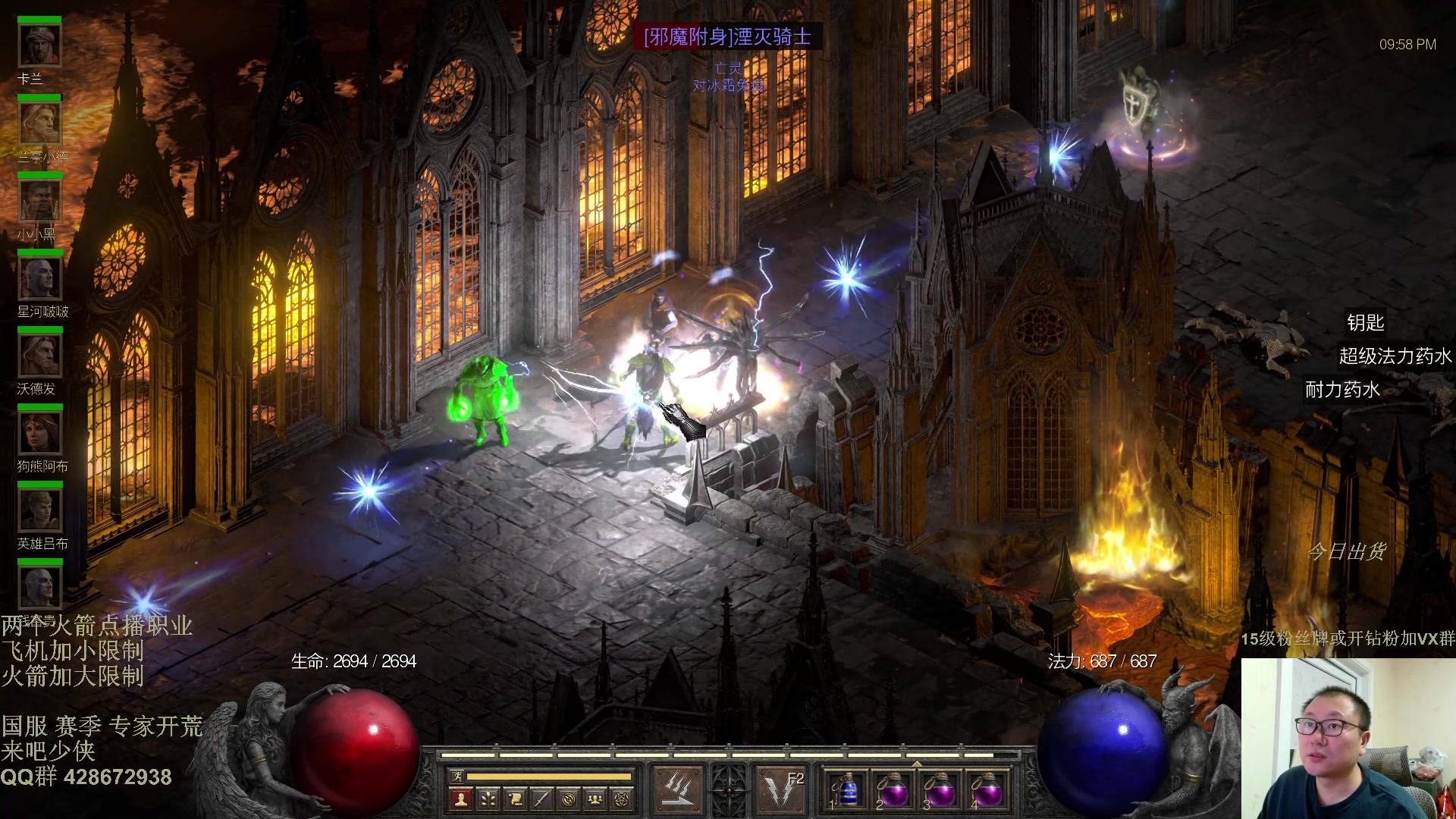Select party member 小小黑 portrait
Image resolution: width=1456 pixels, height=819 pixels.
coord(39,201)
